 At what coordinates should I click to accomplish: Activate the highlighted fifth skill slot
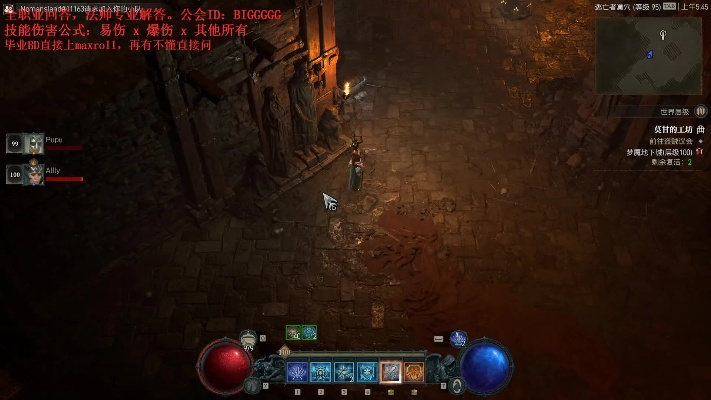[x=391, y=372]
